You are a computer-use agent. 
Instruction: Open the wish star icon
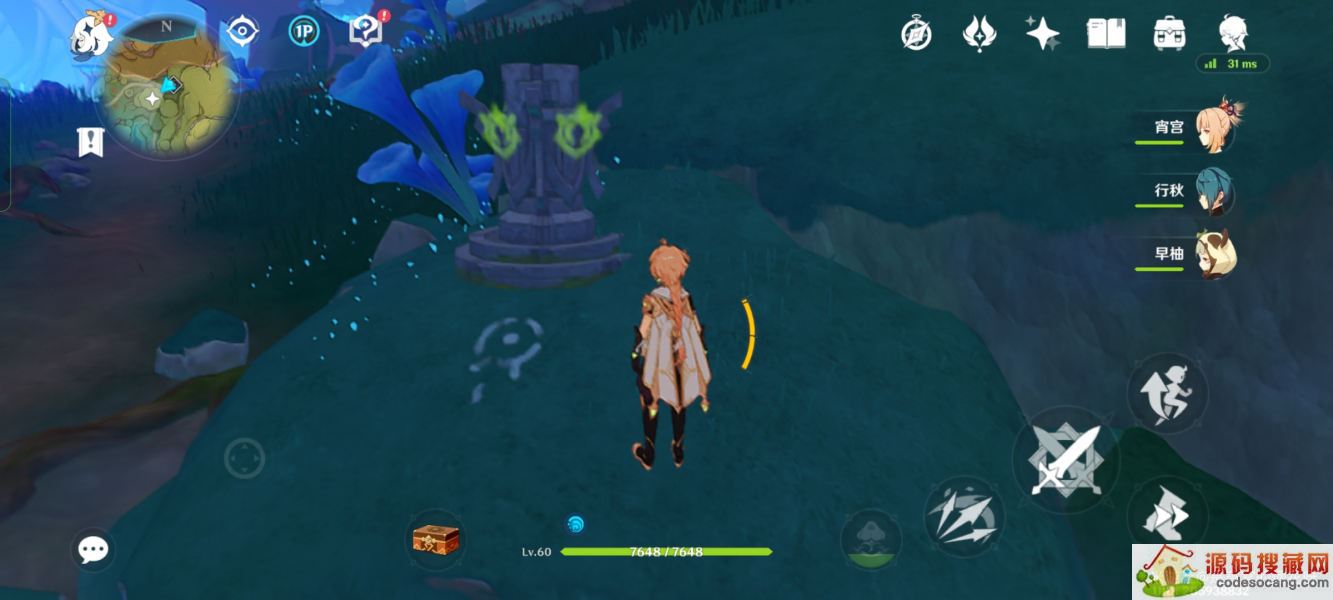point(1042,33)
